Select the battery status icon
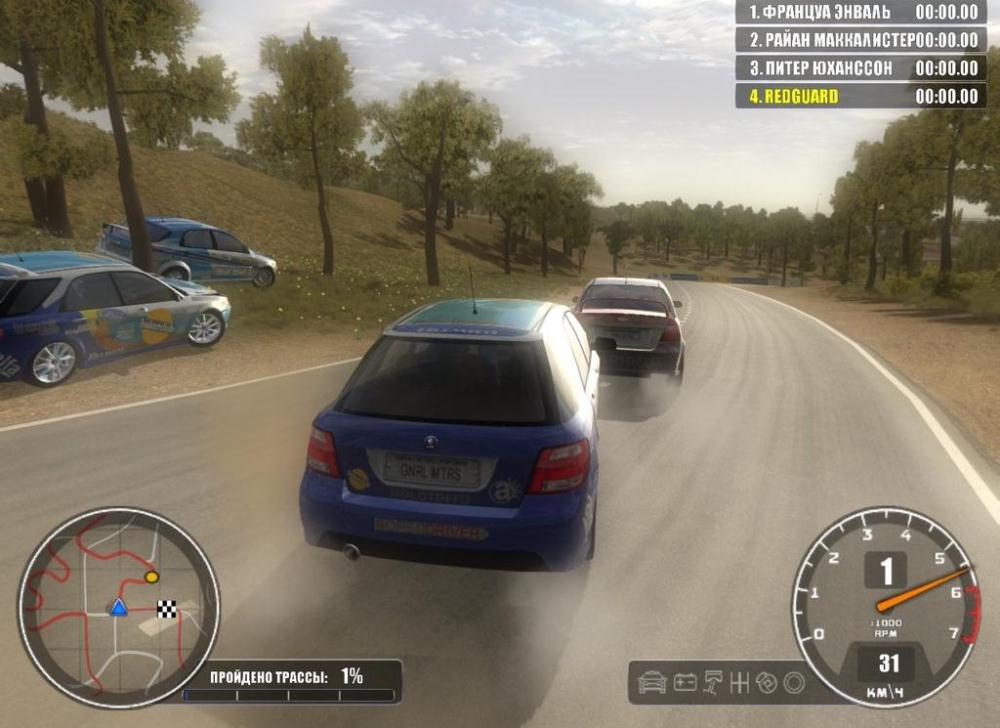Viewport: 1000px width, 728px height. (685, 682)
